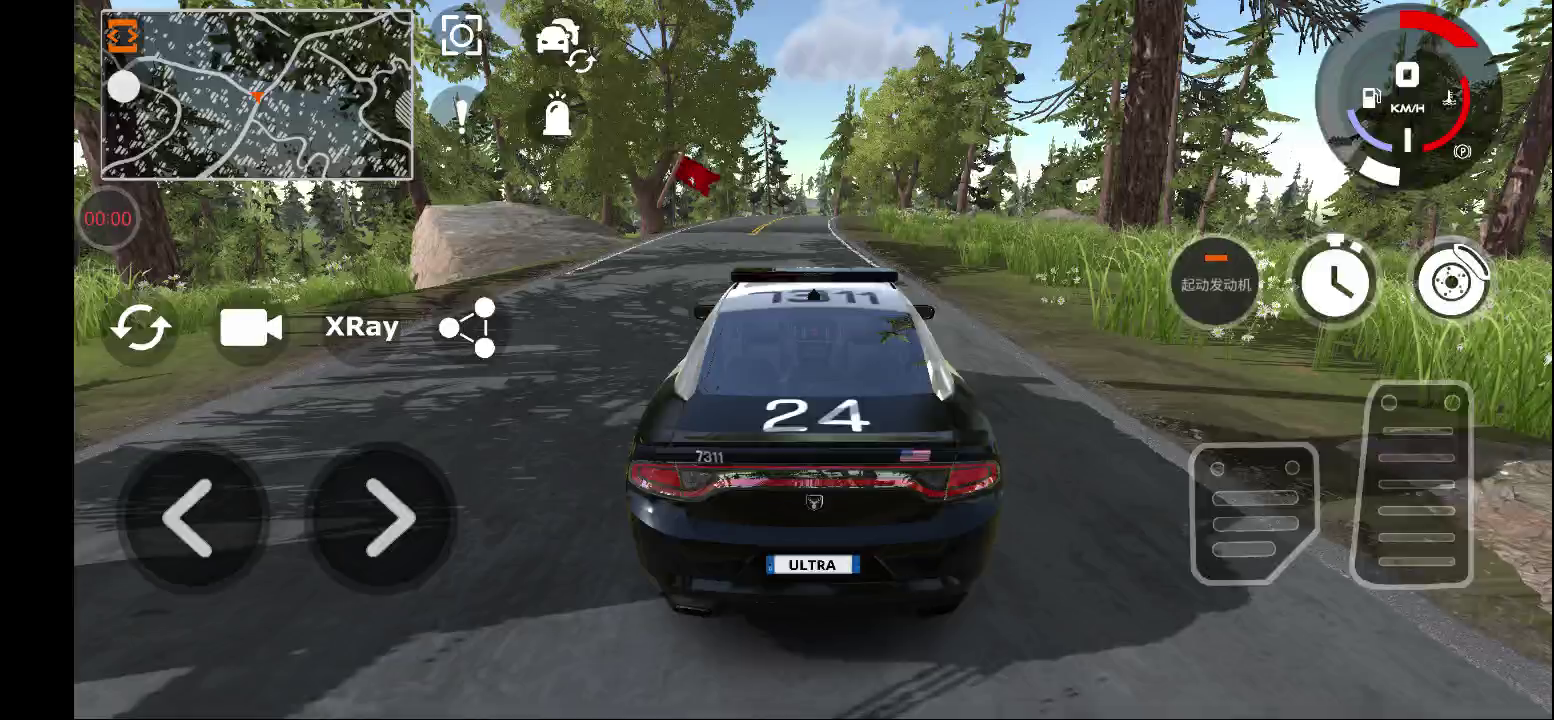Toggle XRay vehicle view
This screenshot has width=1554, height=720.
(x=361, y=327)
